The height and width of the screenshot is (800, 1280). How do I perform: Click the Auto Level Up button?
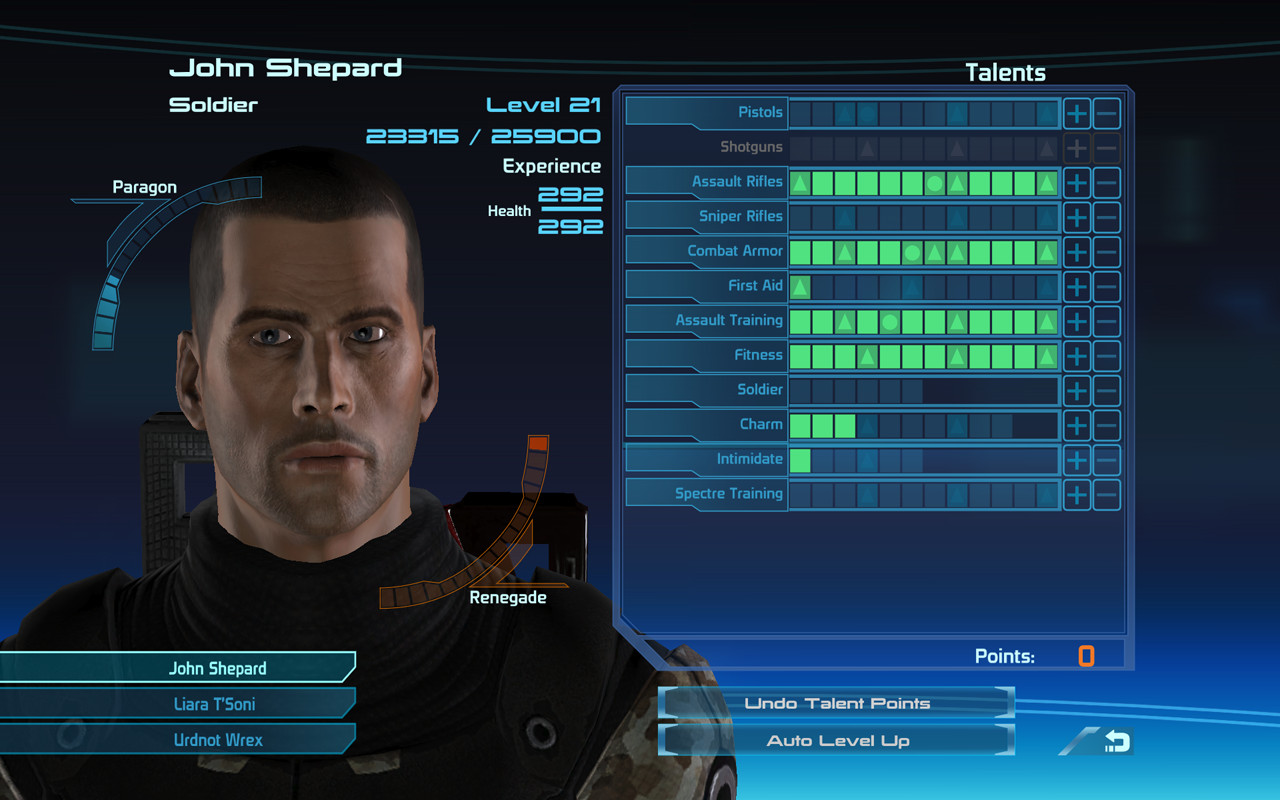click(836, 741)
